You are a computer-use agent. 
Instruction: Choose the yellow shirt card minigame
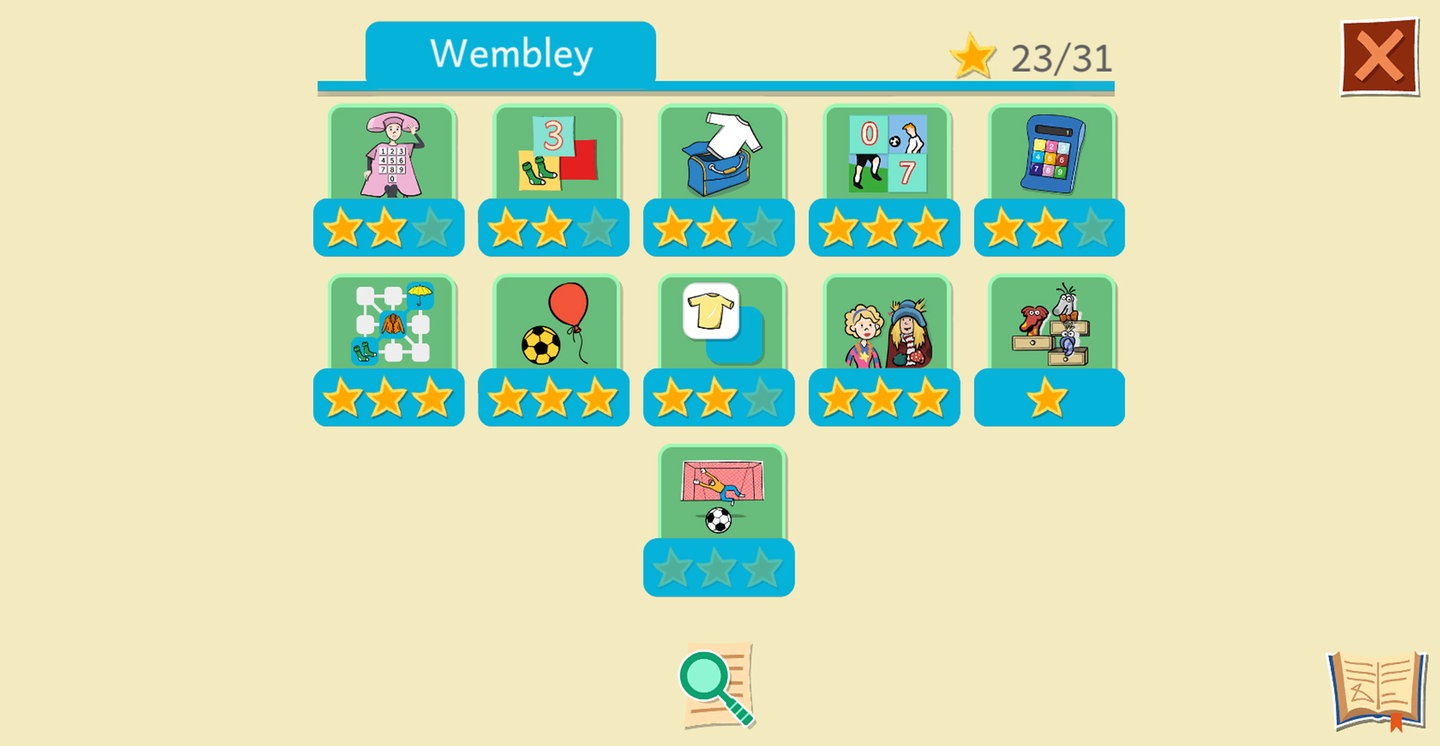(x=721, y=325)
